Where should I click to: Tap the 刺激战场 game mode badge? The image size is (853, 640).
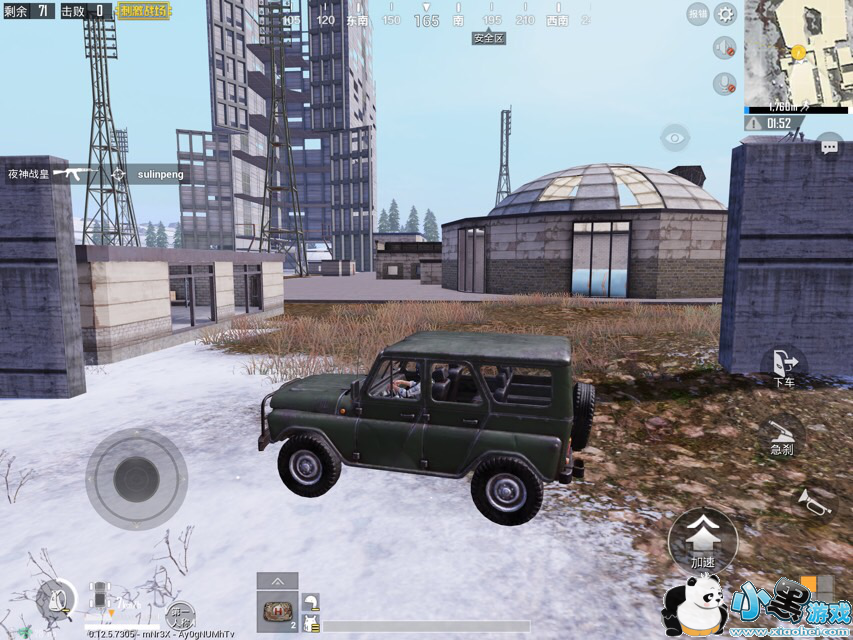[x=143, y=11]
